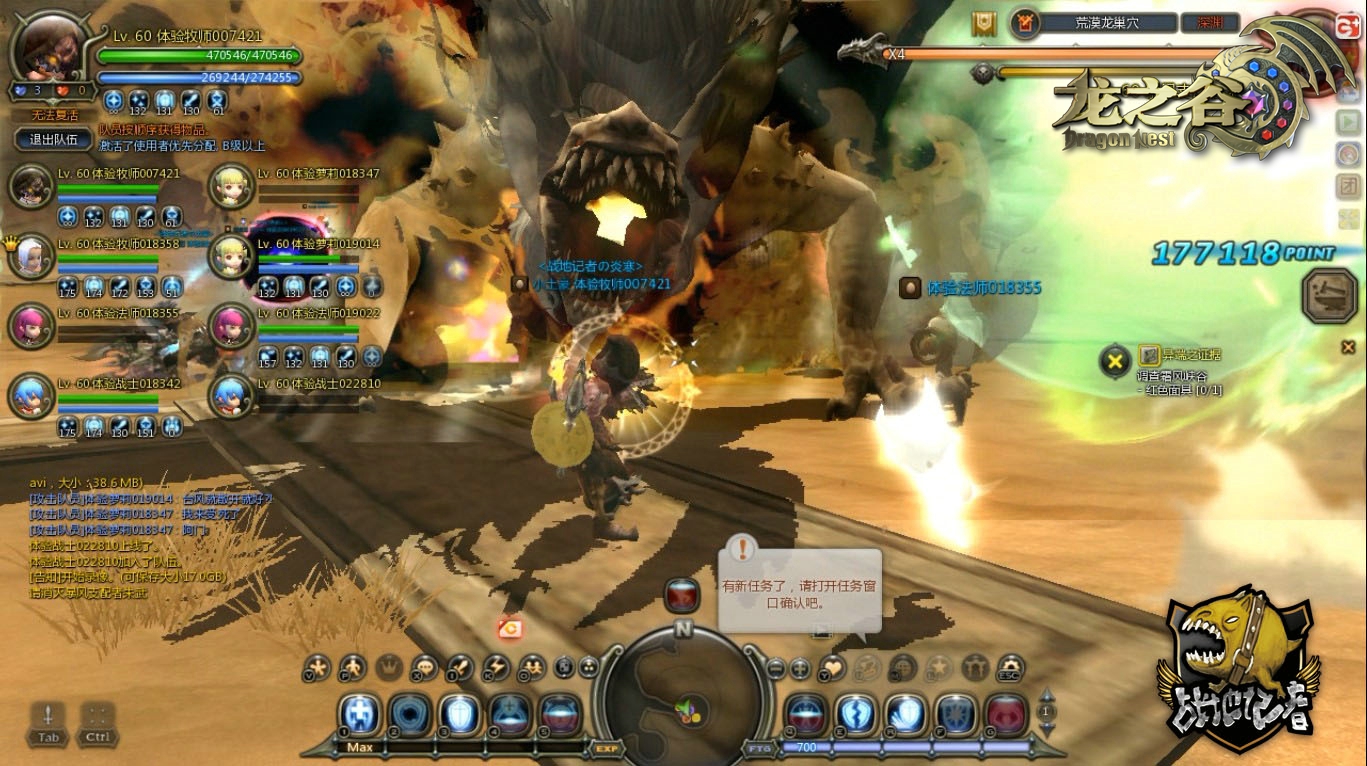Click the hammer and anvil octagon button

pyautogui.click(x=1330, y=295)
